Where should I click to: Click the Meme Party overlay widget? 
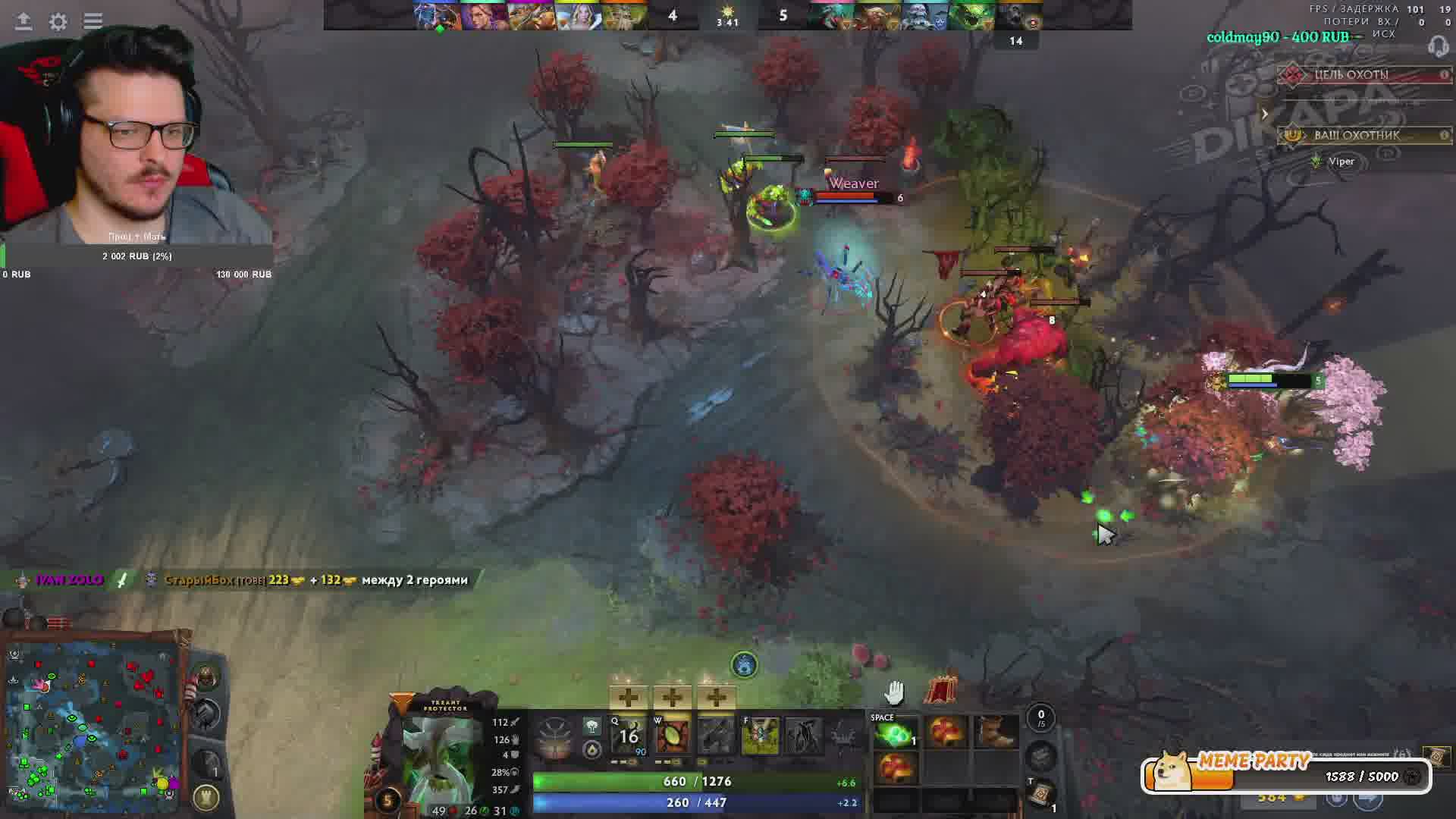click(x=1285, y=774)
